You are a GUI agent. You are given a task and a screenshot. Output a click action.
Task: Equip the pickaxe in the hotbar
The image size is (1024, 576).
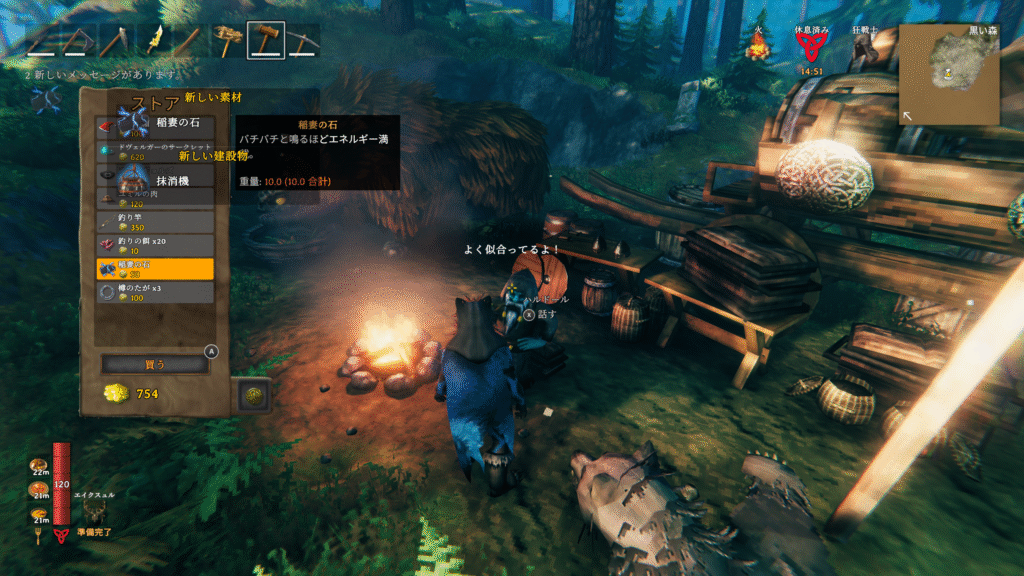point(303,41)
